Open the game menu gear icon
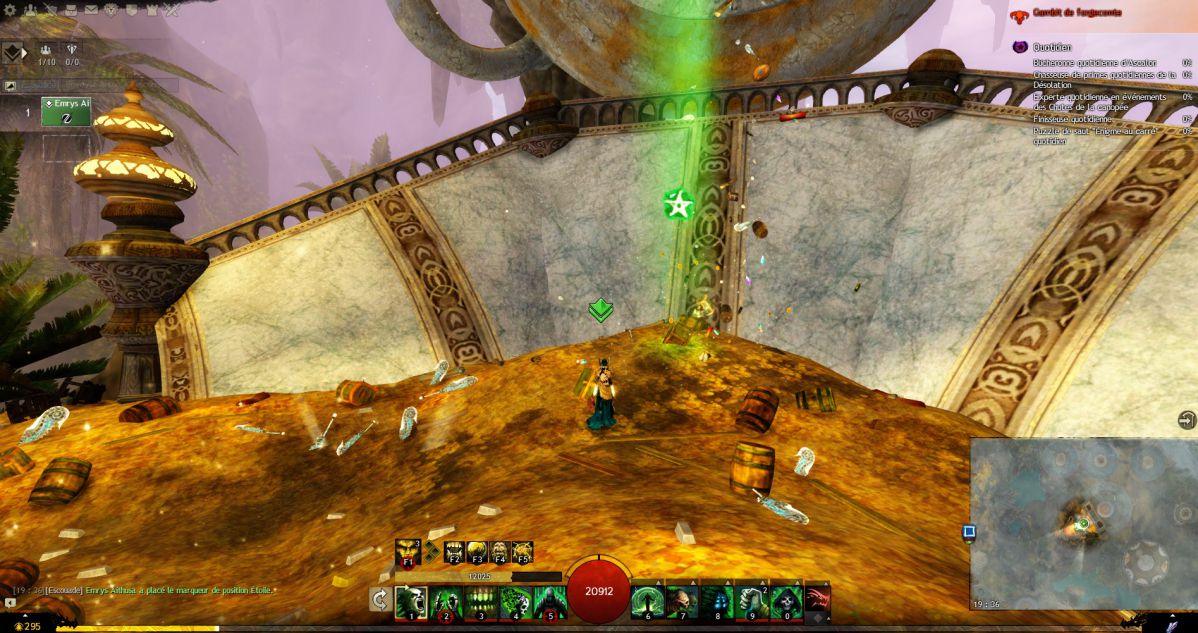The image size is (1198, 633). point(10,10)
